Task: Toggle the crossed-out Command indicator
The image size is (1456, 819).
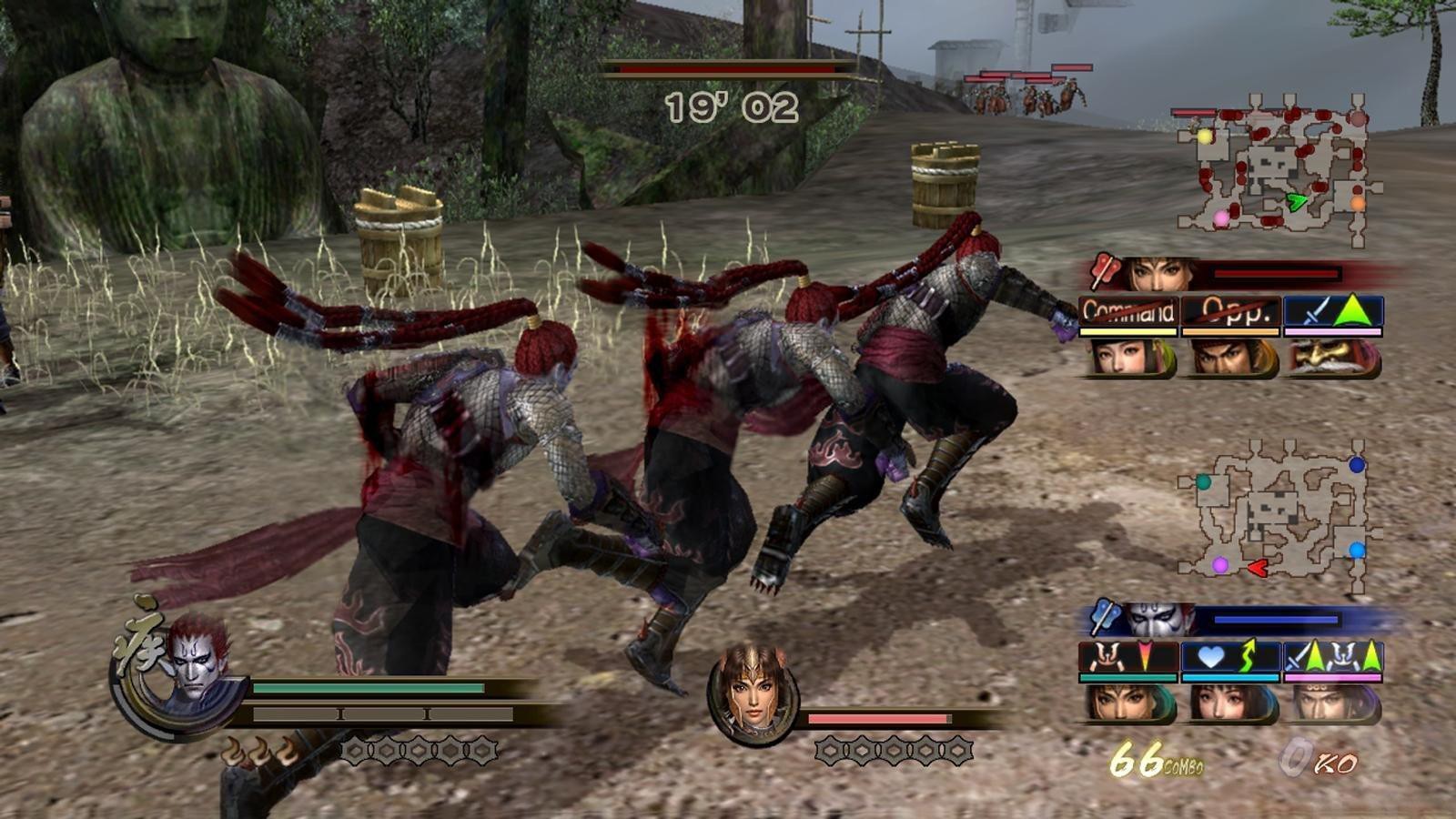Action: coord(1127,309)
